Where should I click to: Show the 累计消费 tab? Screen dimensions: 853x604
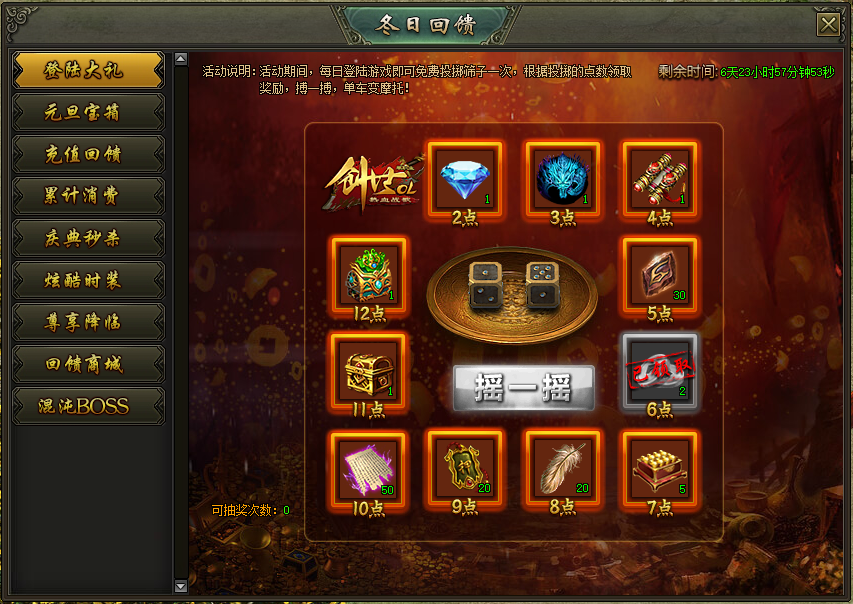point(88,196)
